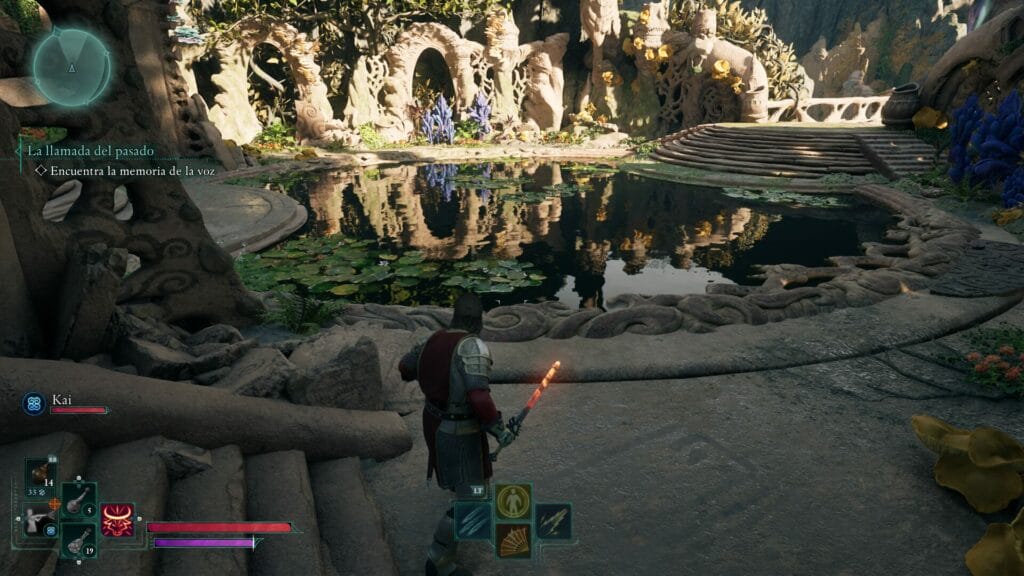Screen dimensions: 1024x576
Task: Open the circular compass minimap
Action: pos(71,67)
